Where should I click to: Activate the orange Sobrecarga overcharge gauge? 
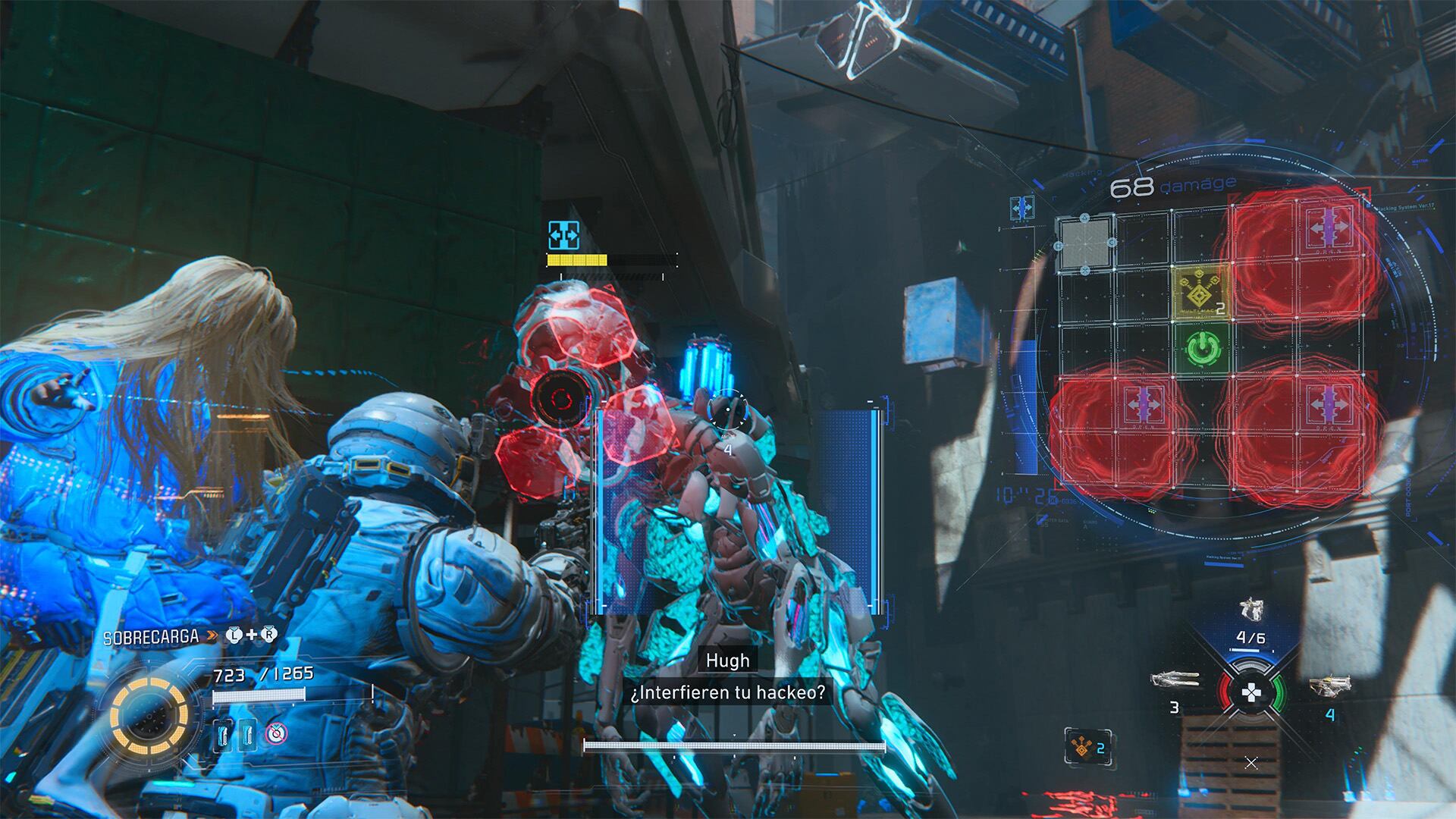149,716
